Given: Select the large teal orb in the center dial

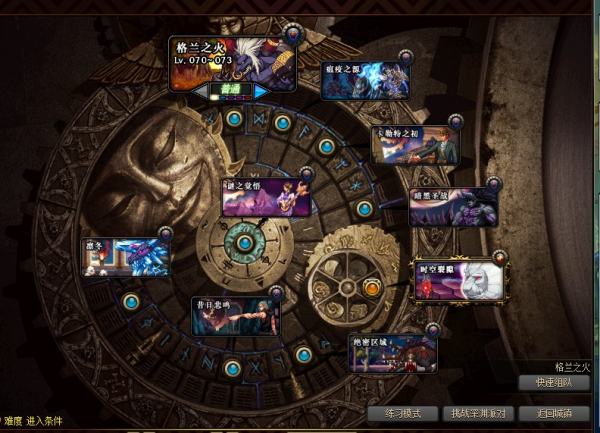Looking at the screenshot, I should (244, 241).
